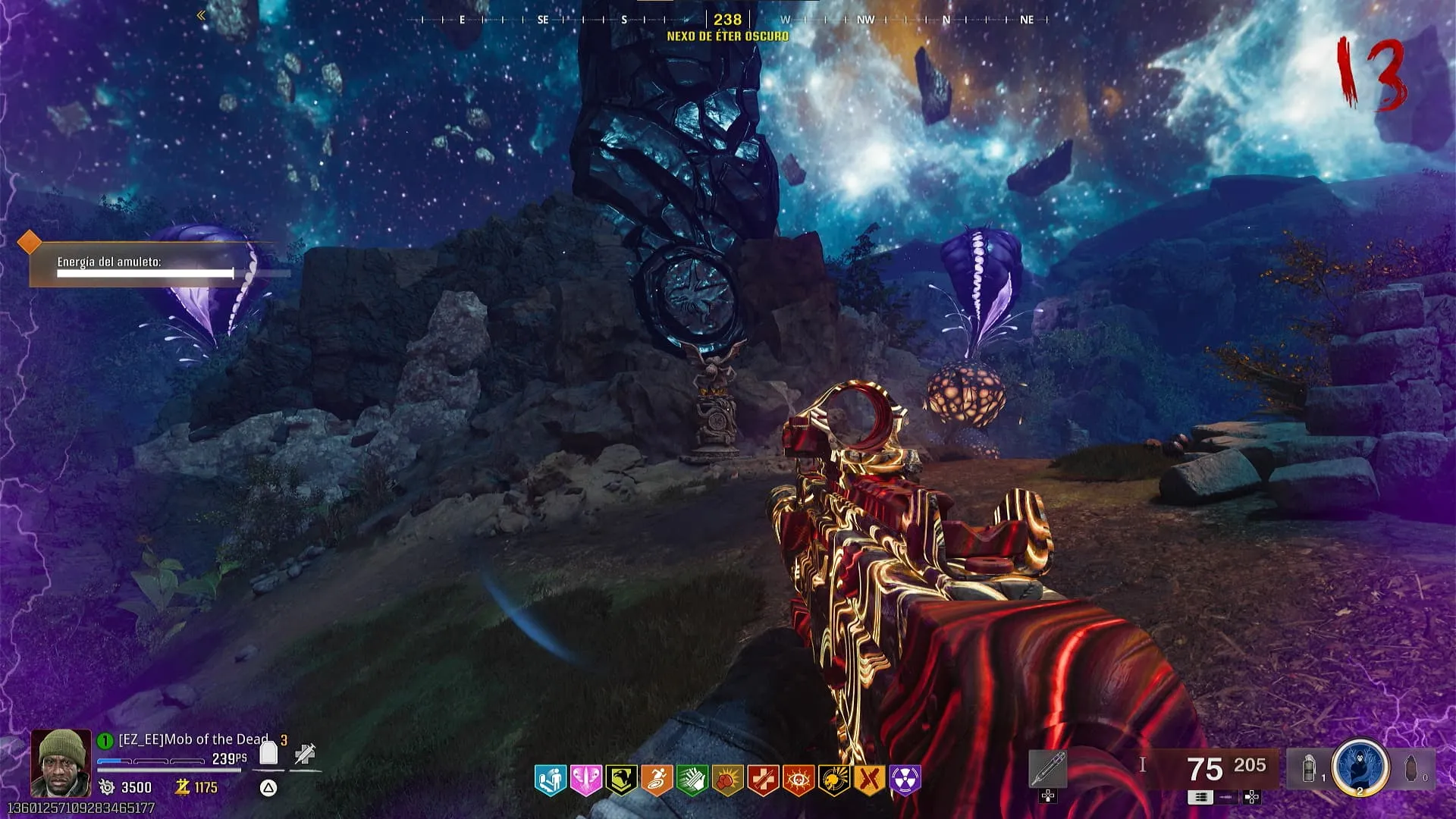Viewport: 1456px width, 819px height.
Task: Select the empty lethal equipment slot
Action: click(1411, 769)
